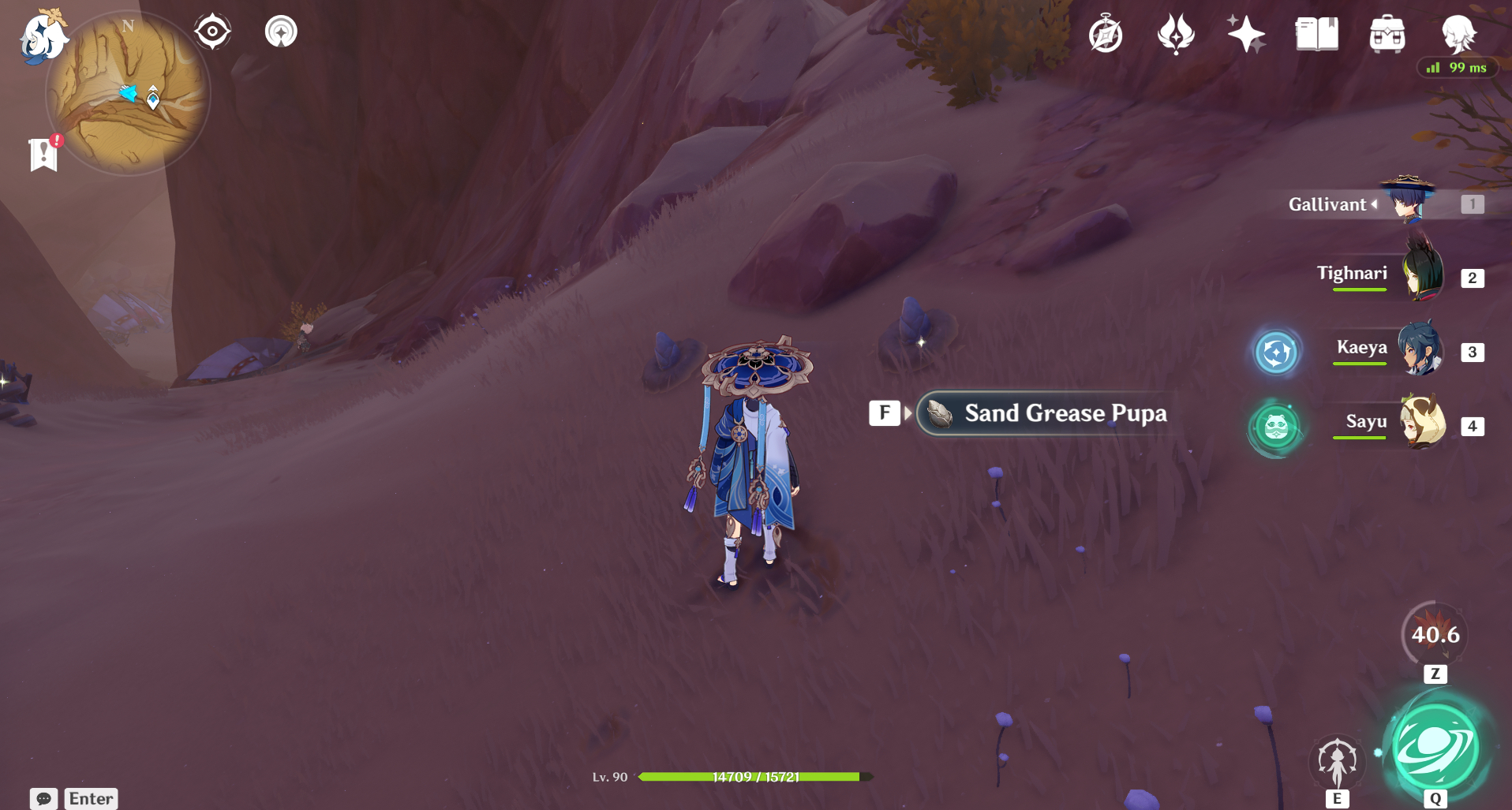Select the quest bookmark with the red exclamation
This screenshot has width=1512, height=810.
(45, 153)
